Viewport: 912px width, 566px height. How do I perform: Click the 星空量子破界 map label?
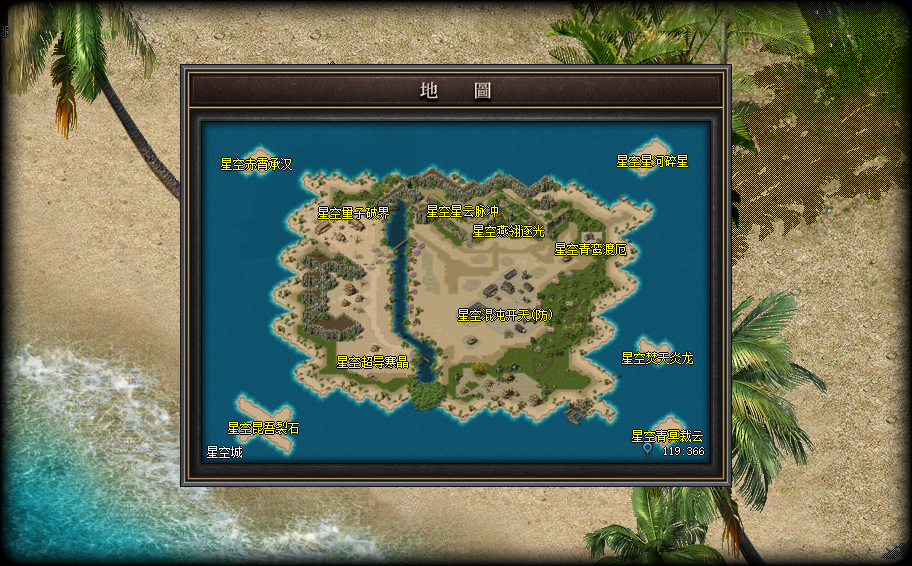pos(353,213)
